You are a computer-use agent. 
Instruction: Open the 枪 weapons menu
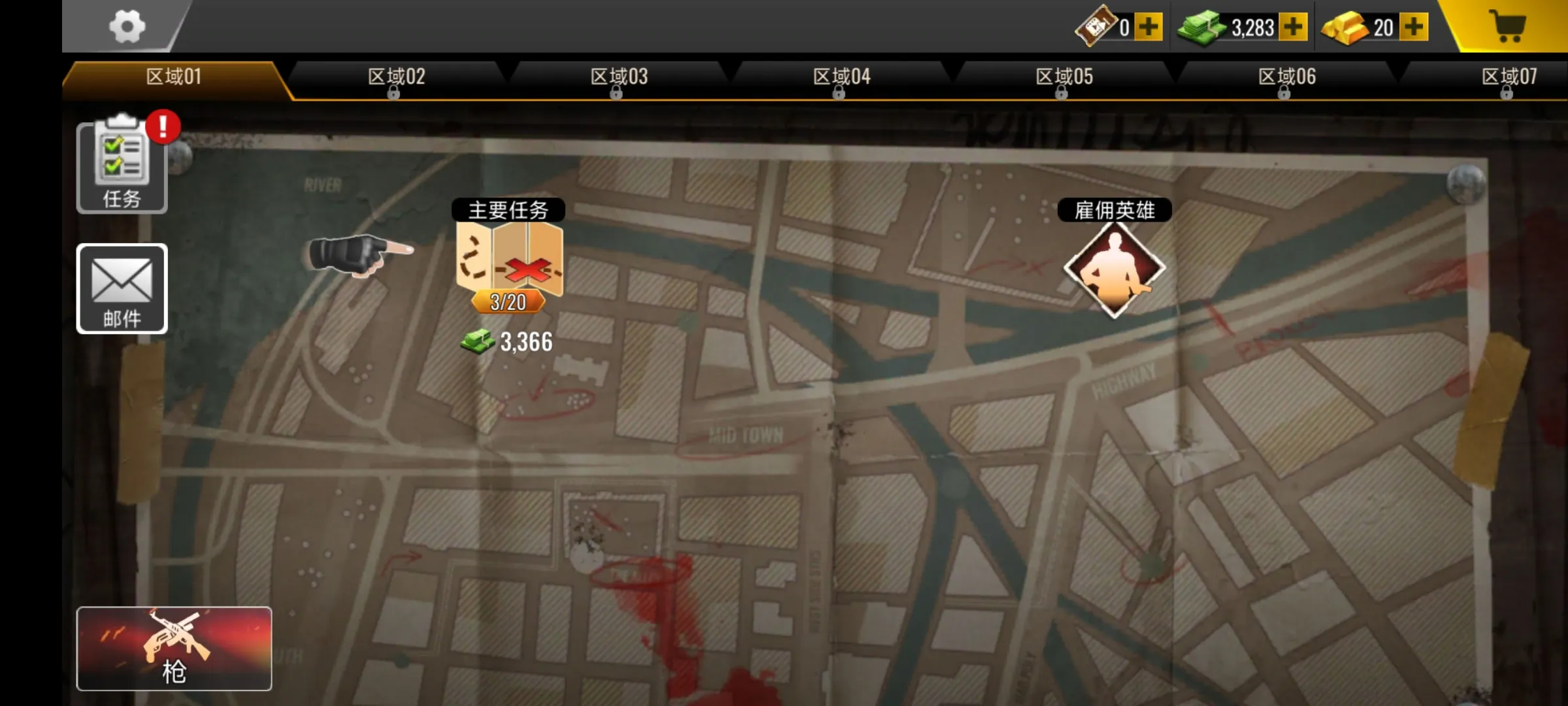pyautogui.click(x=175, y=650)
